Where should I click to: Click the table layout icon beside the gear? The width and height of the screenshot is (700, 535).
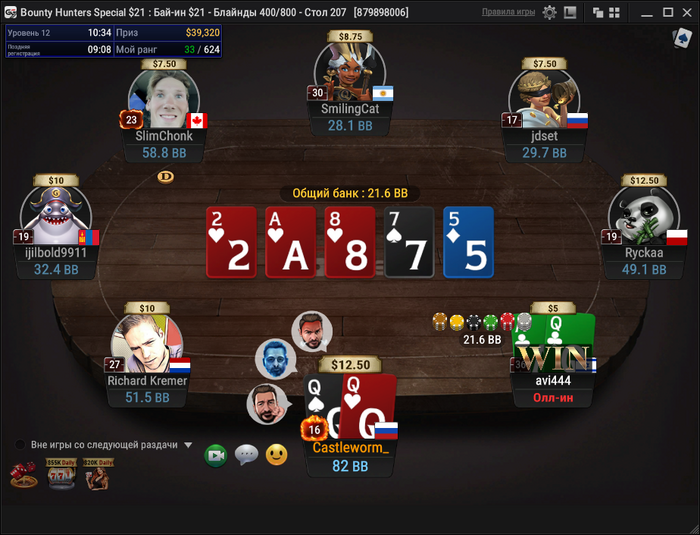click(x=569, y=13)
